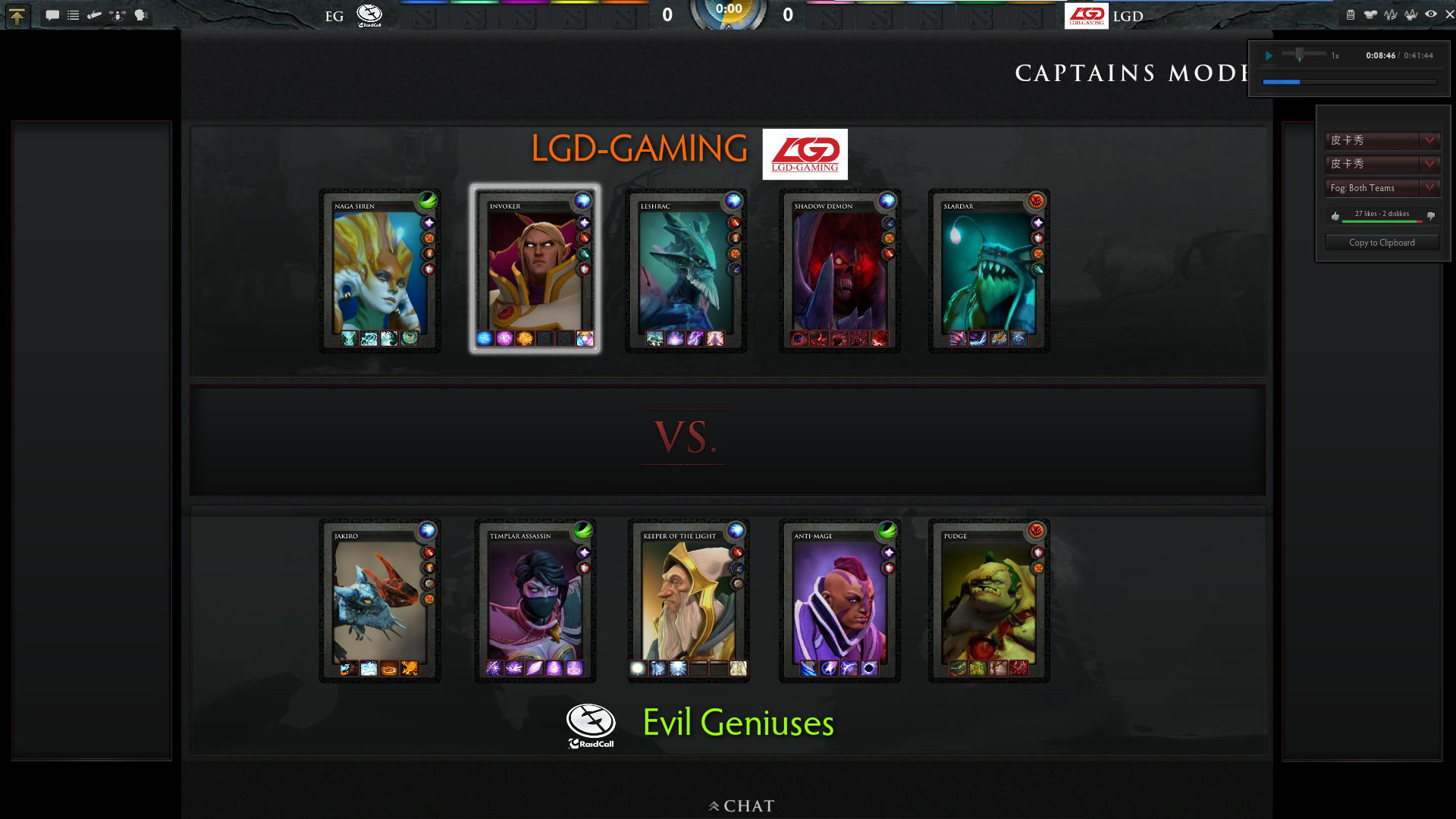Like the replay with thumbs up
1456x819 pixels.
pos(1335,216)
